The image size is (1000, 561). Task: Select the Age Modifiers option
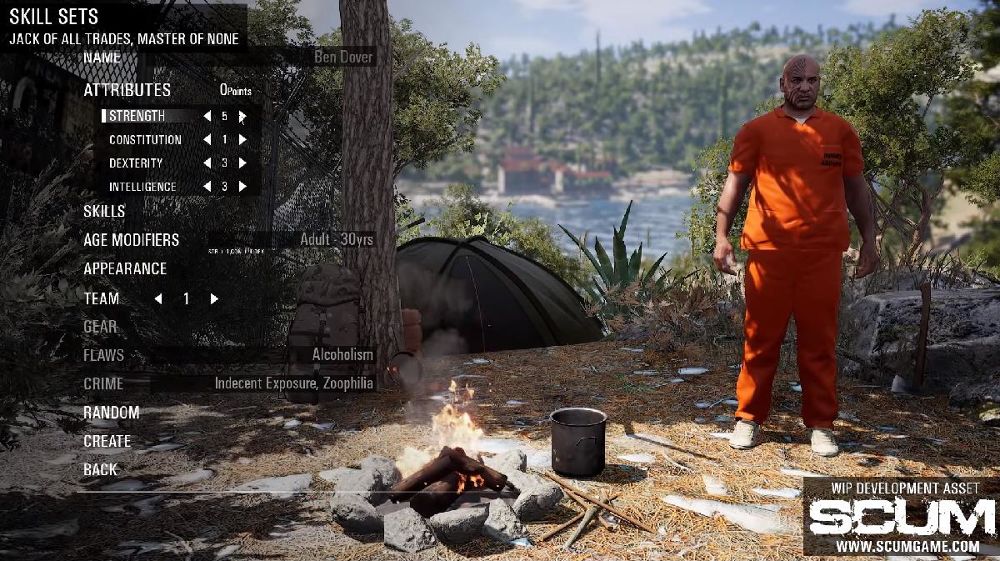(131, 240)
